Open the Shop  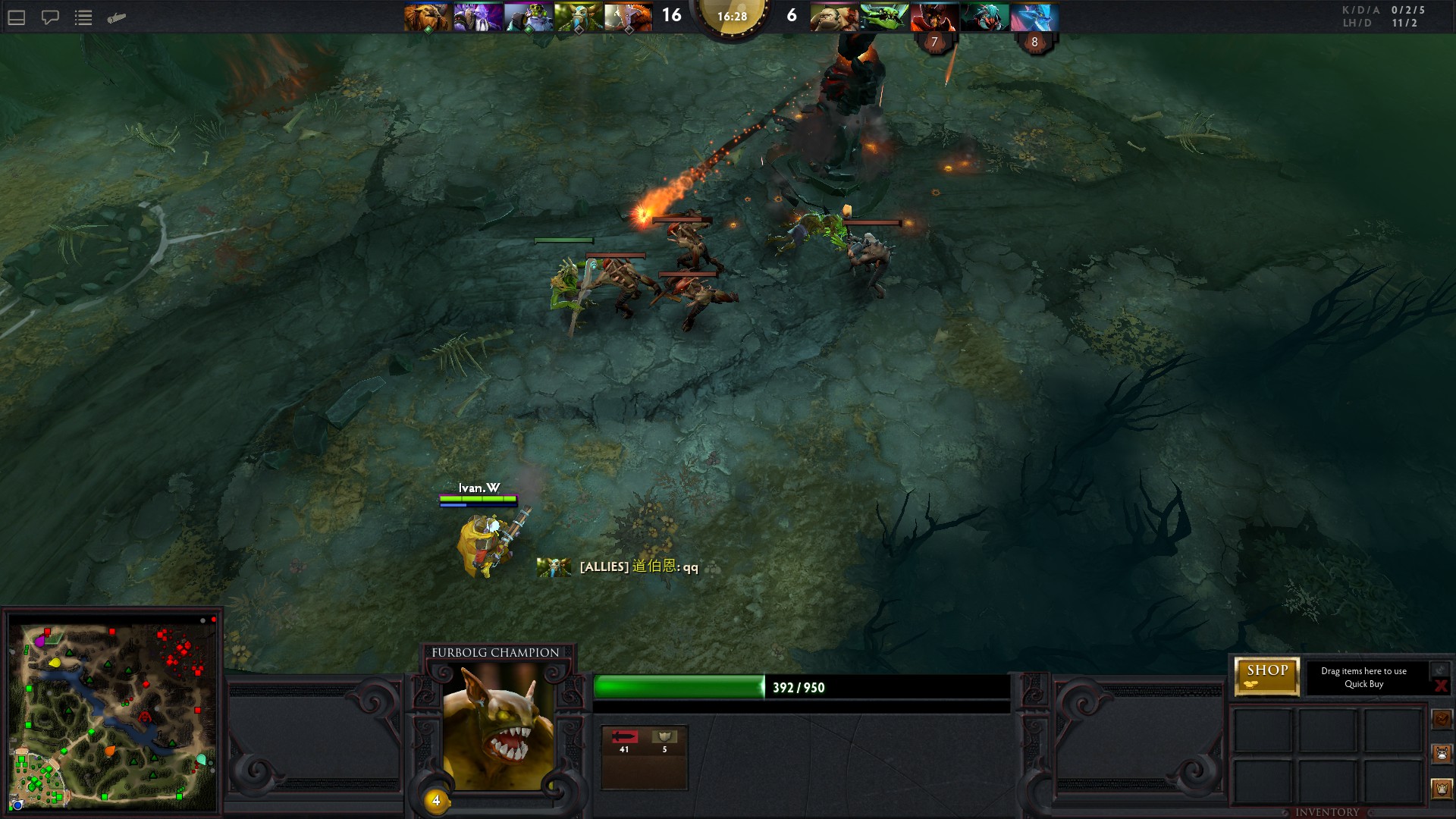click(x=1267, y=676)
